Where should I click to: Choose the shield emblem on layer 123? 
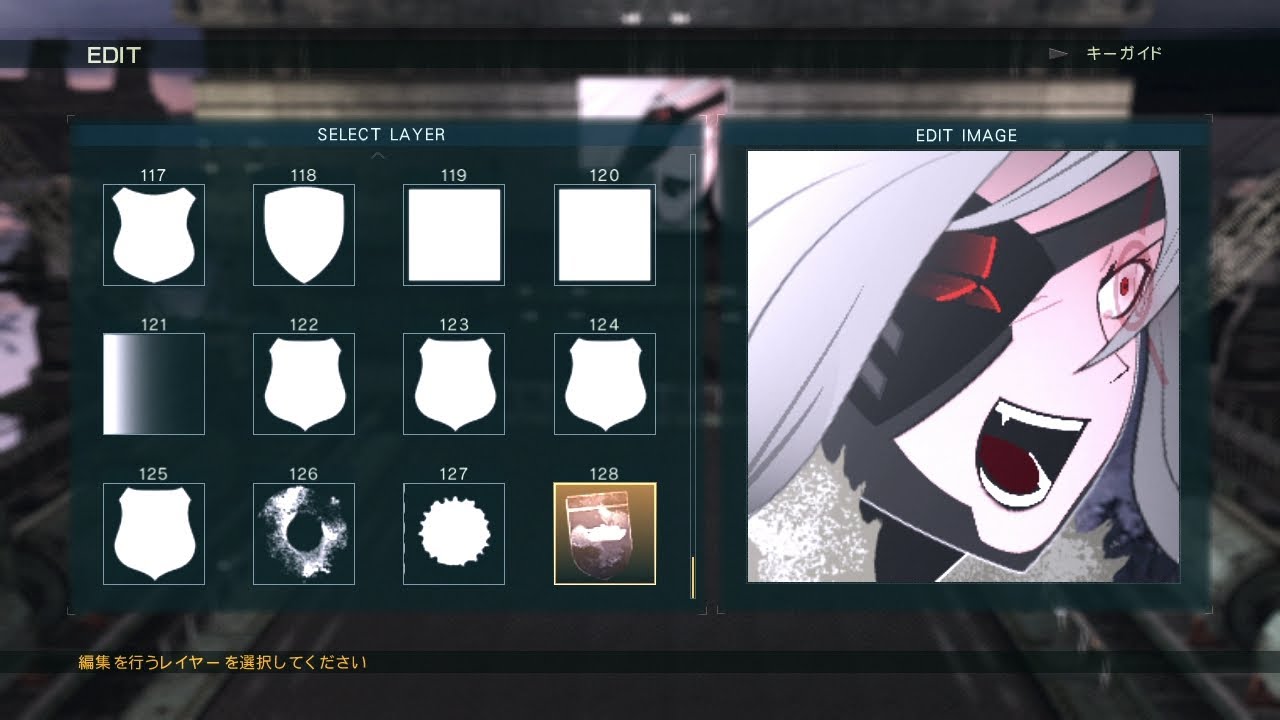point(453,383)
